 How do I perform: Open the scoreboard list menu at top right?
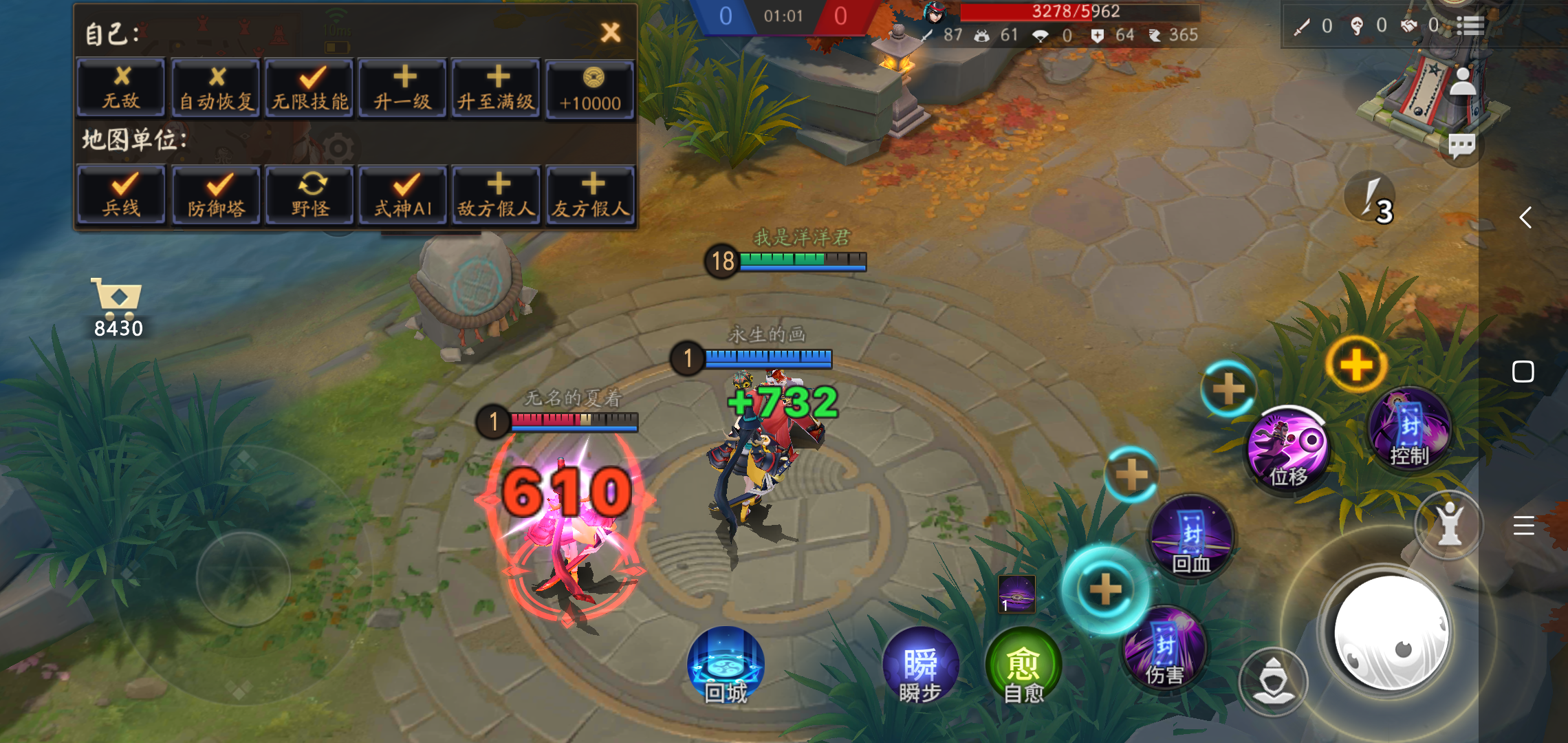pos(1470,26)
